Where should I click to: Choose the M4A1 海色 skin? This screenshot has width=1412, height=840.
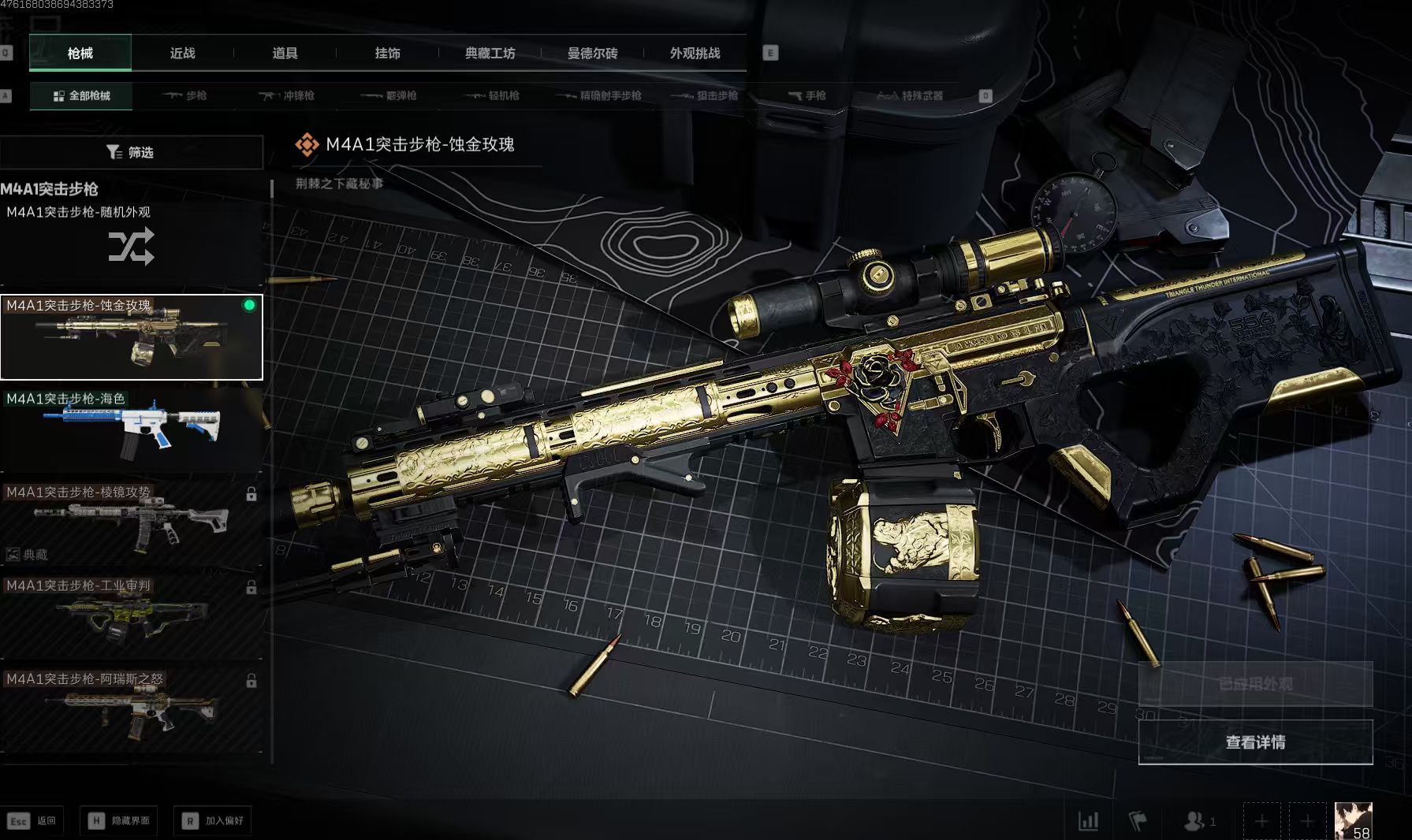tap(131, 430)
